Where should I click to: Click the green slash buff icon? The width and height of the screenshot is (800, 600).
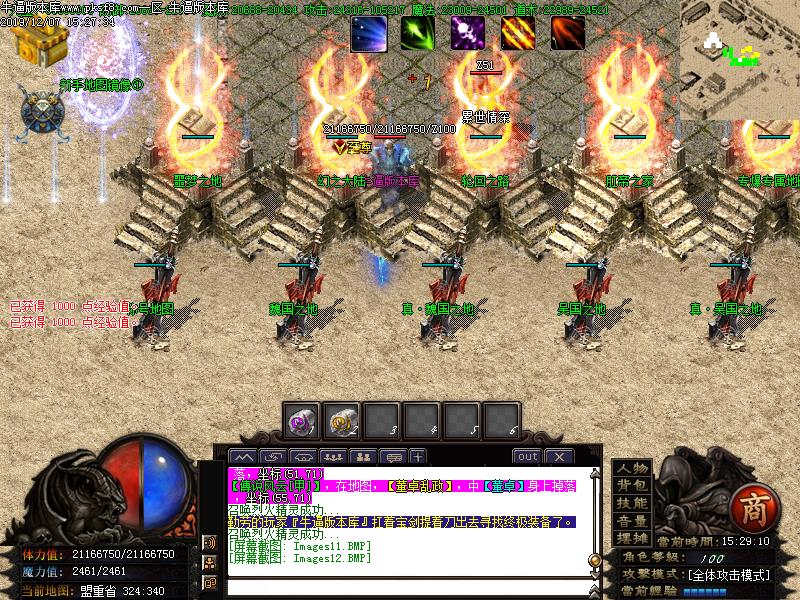[x=417, y=33]
